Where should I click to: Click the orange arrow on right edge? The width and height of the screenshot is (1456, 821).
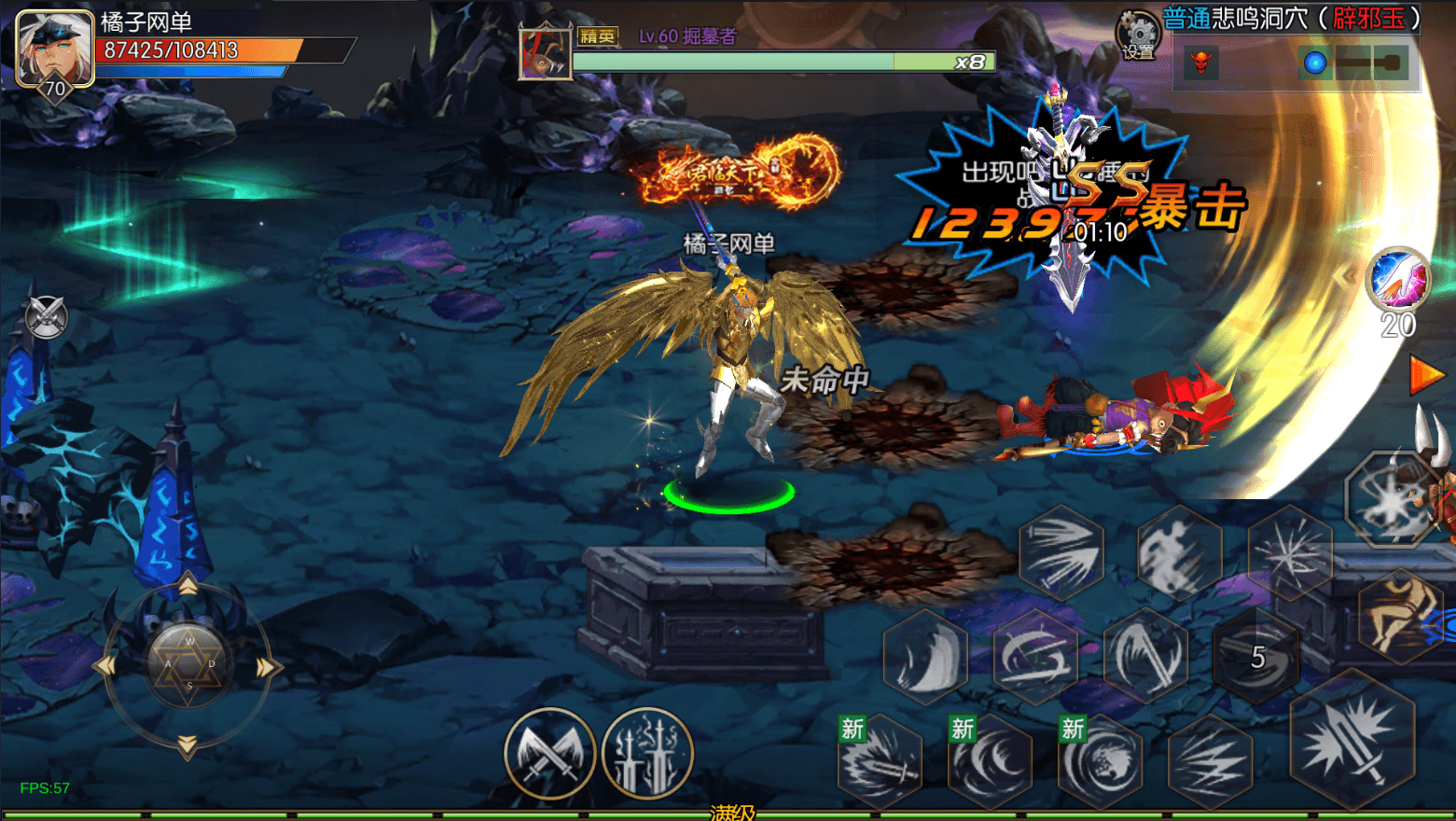coord(1426,375)
